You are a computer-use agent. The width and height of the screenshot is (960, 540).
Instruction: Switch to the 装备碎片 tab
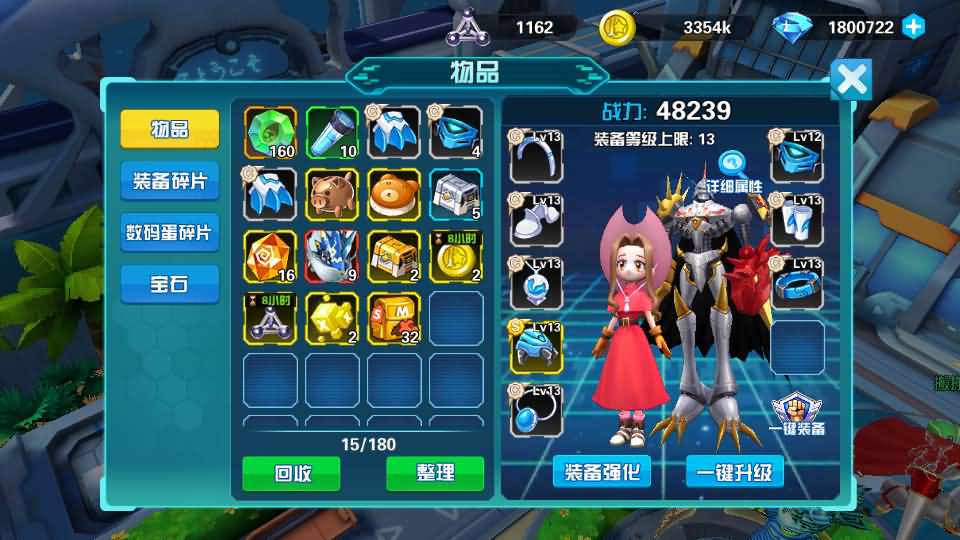point(170,181)
